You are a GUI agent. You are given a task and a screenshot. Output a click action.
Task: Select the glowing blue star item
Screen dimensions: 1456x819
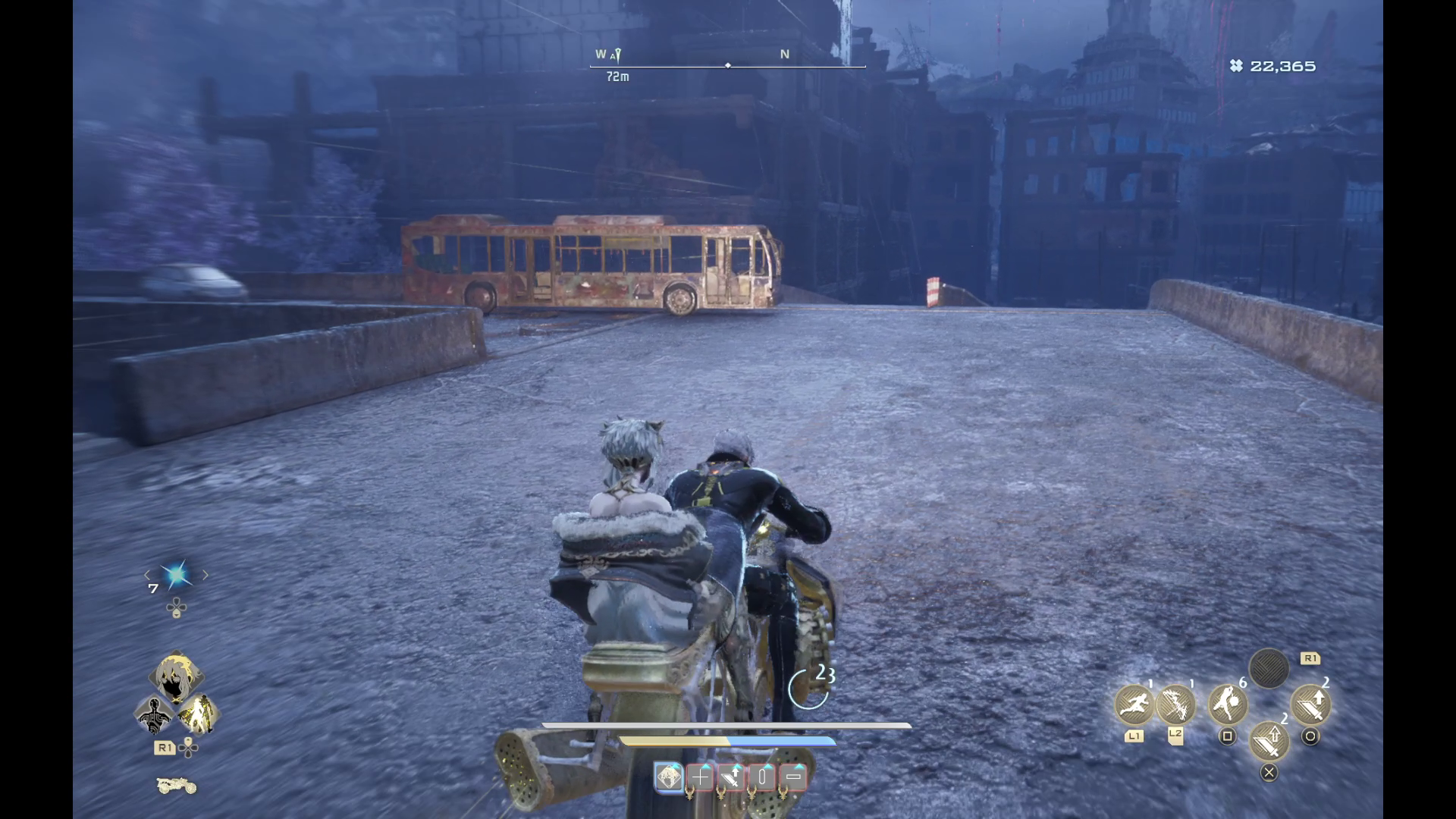point(177,576)
